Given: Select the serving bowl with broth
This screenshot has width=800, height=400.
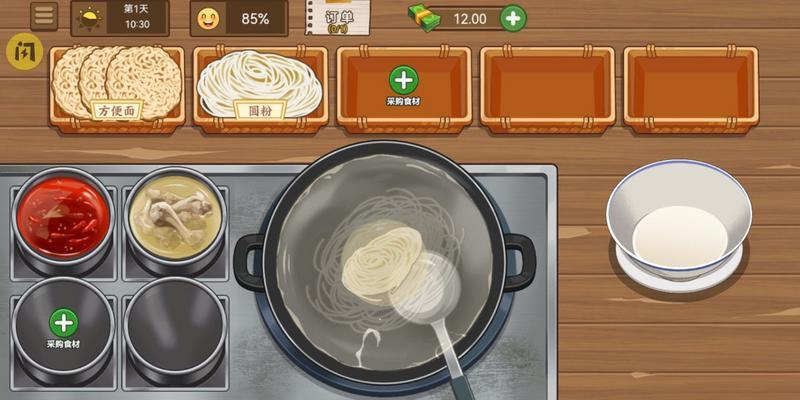Looking at the screenshot, I should (x=679, y=228).
